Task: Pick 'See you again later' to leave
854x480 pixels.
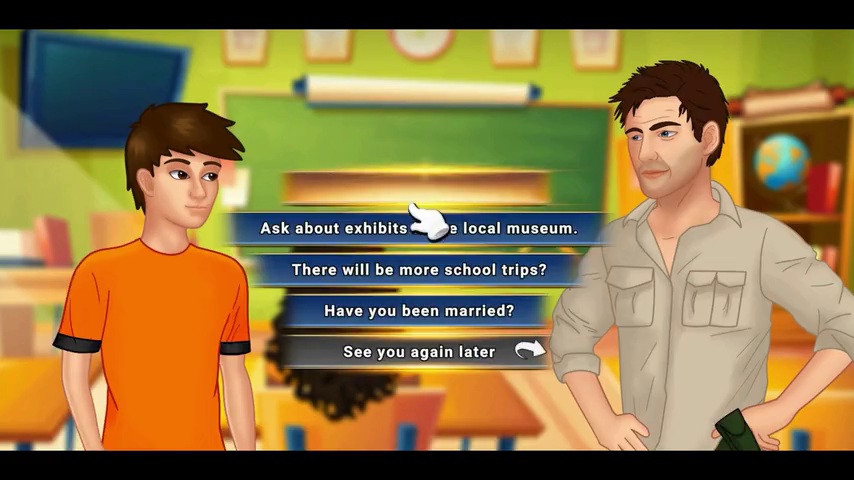Action: pyautogui.click(x=418, y=352)
